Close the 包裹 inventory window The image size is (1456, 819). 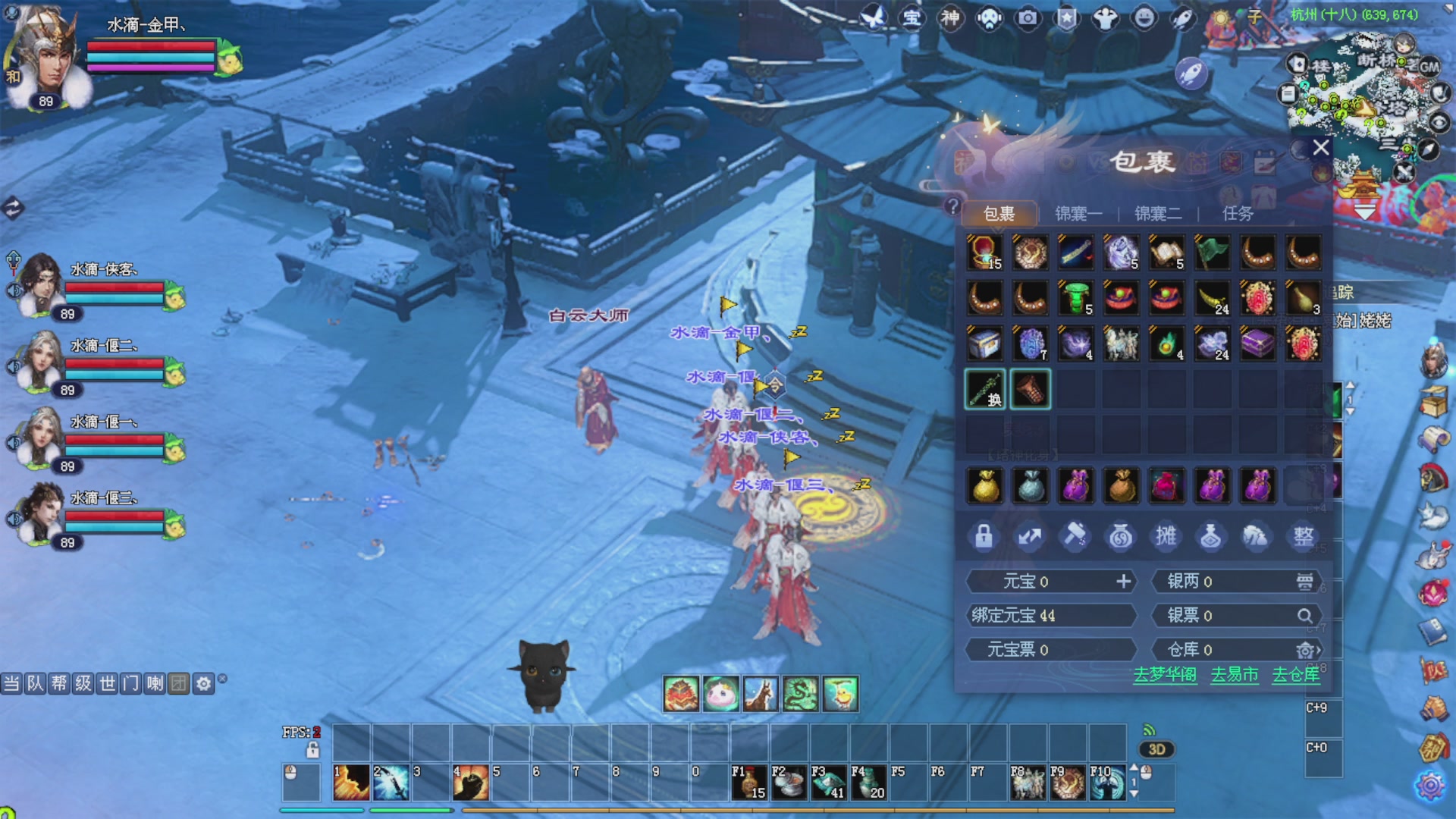[x=1320, y=147]
